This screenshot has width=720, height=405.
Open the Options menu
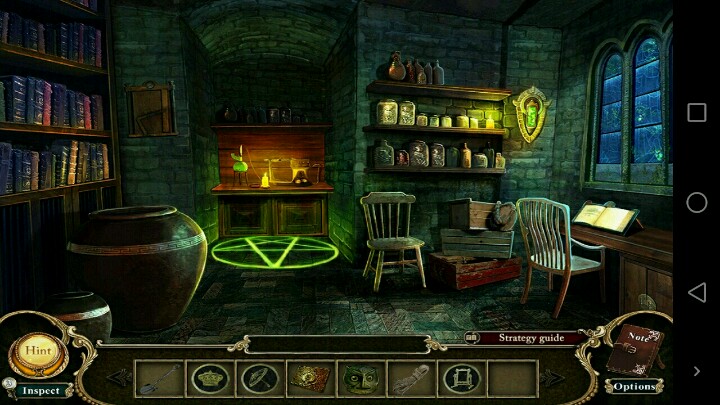click(x=633, y=386)
